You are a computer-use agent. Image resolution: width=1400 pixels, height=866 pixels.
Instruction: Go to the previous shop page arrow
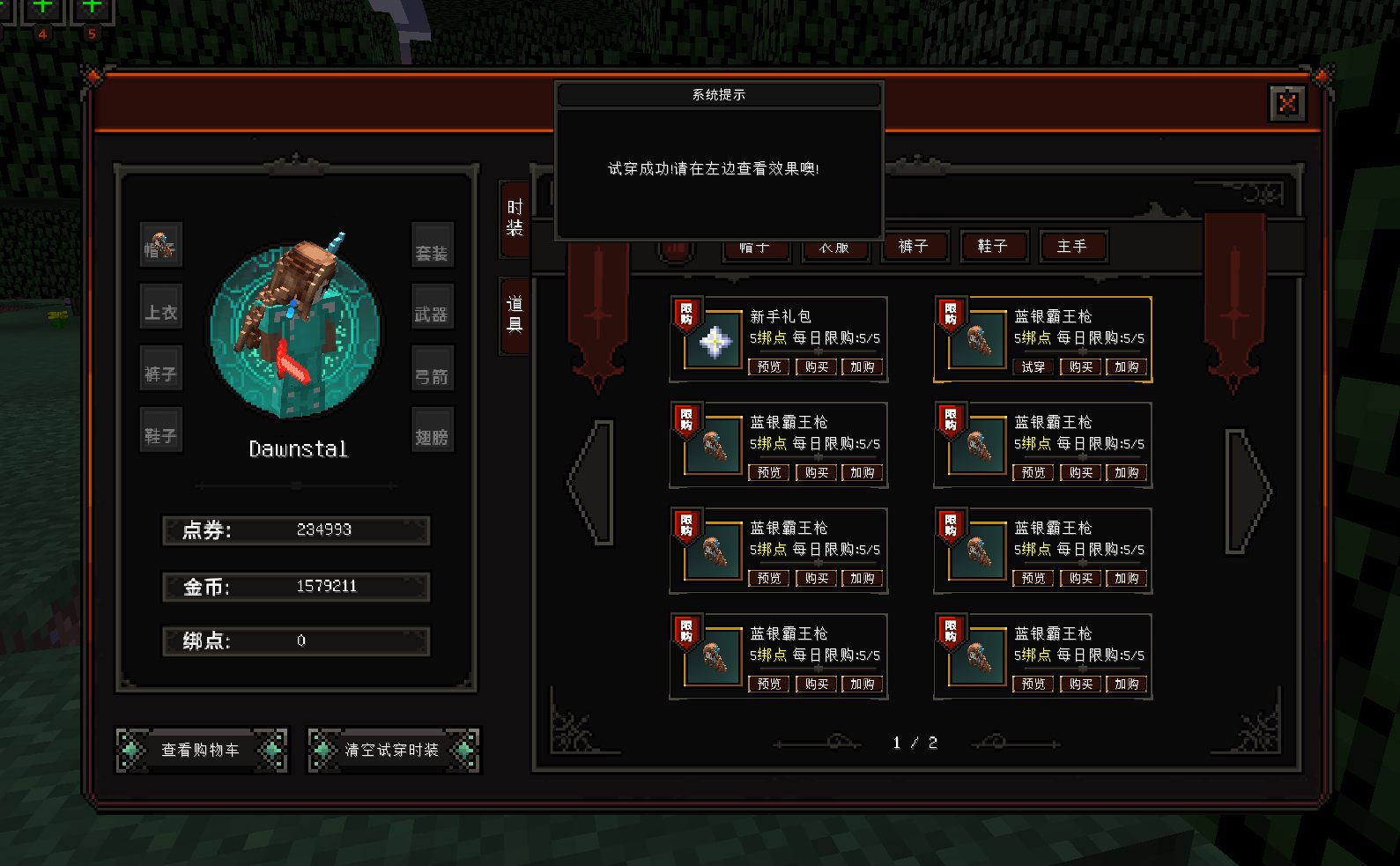click(x=594, y=483)
